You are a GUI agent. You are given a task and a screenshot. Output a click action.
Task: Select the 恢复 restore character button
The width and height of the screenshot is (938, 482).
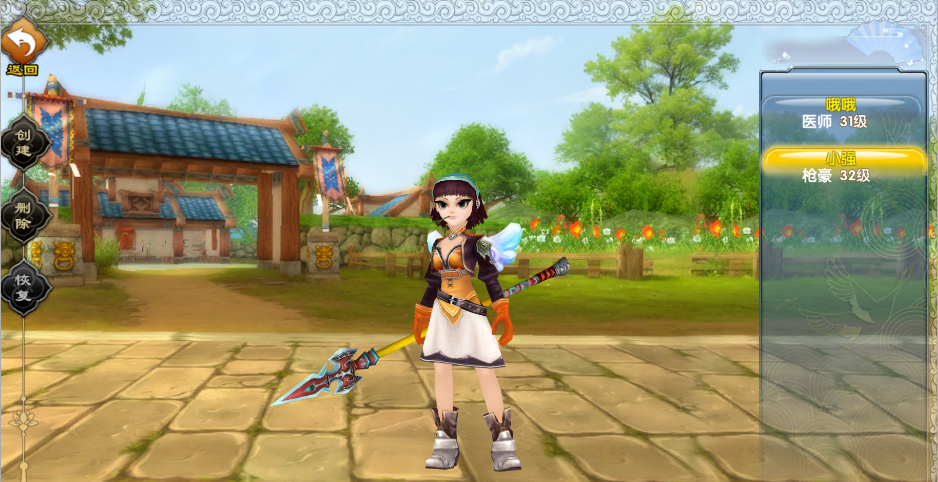24,287
